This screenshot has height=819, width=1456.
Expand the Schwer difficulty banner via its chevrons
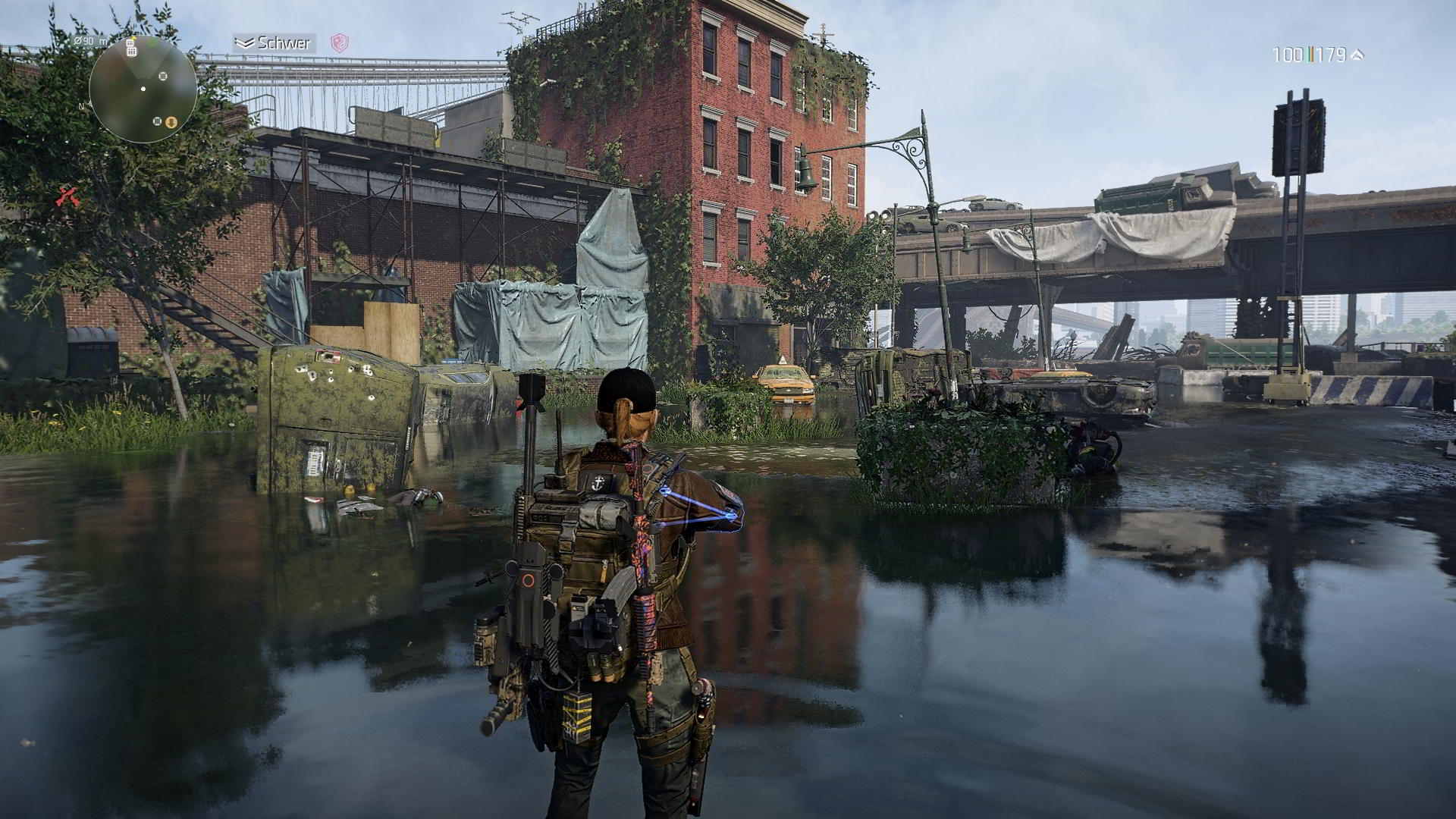(x=244, y=44)
